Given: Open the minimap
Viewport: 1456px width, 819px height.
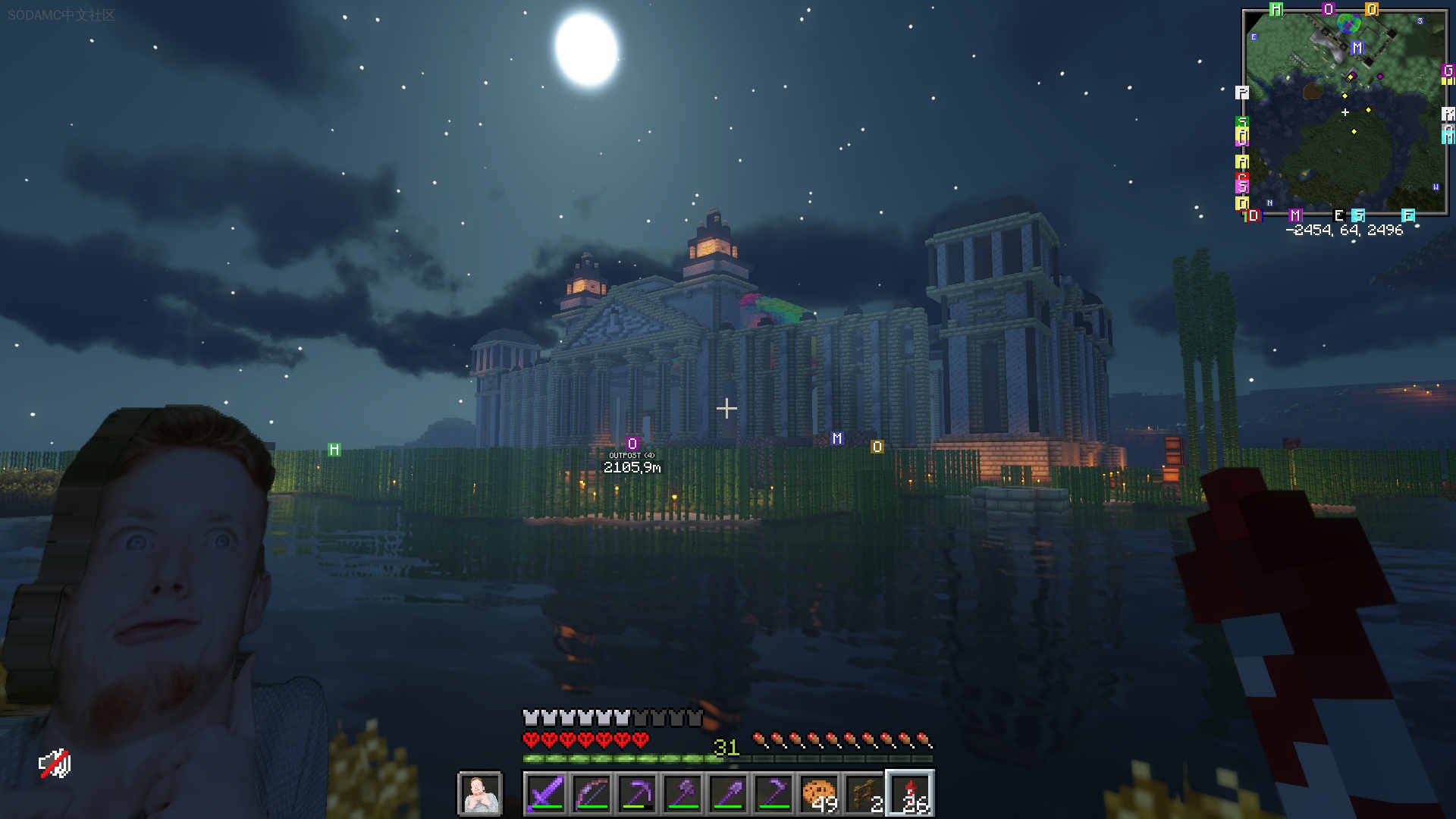Looking at the screenshot, I should [1345, 112].
